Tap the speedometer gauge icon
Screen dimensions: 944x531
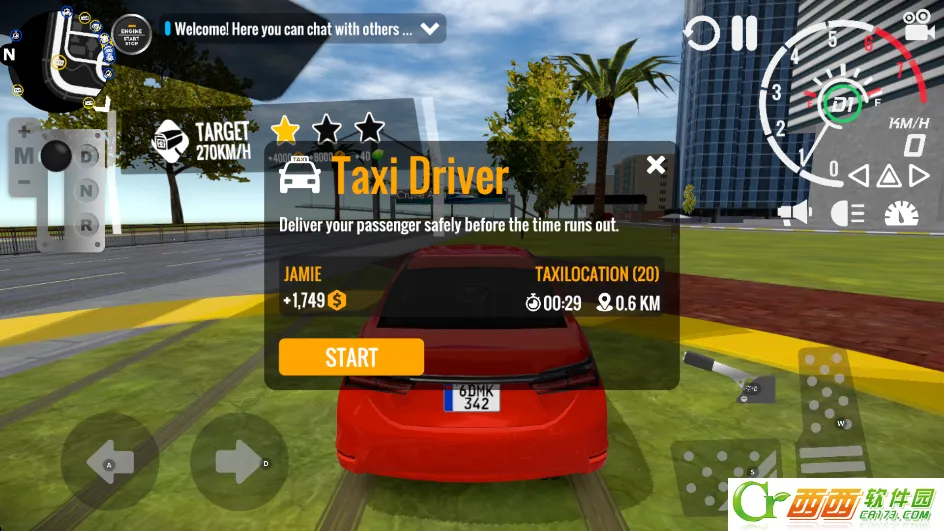902,213
